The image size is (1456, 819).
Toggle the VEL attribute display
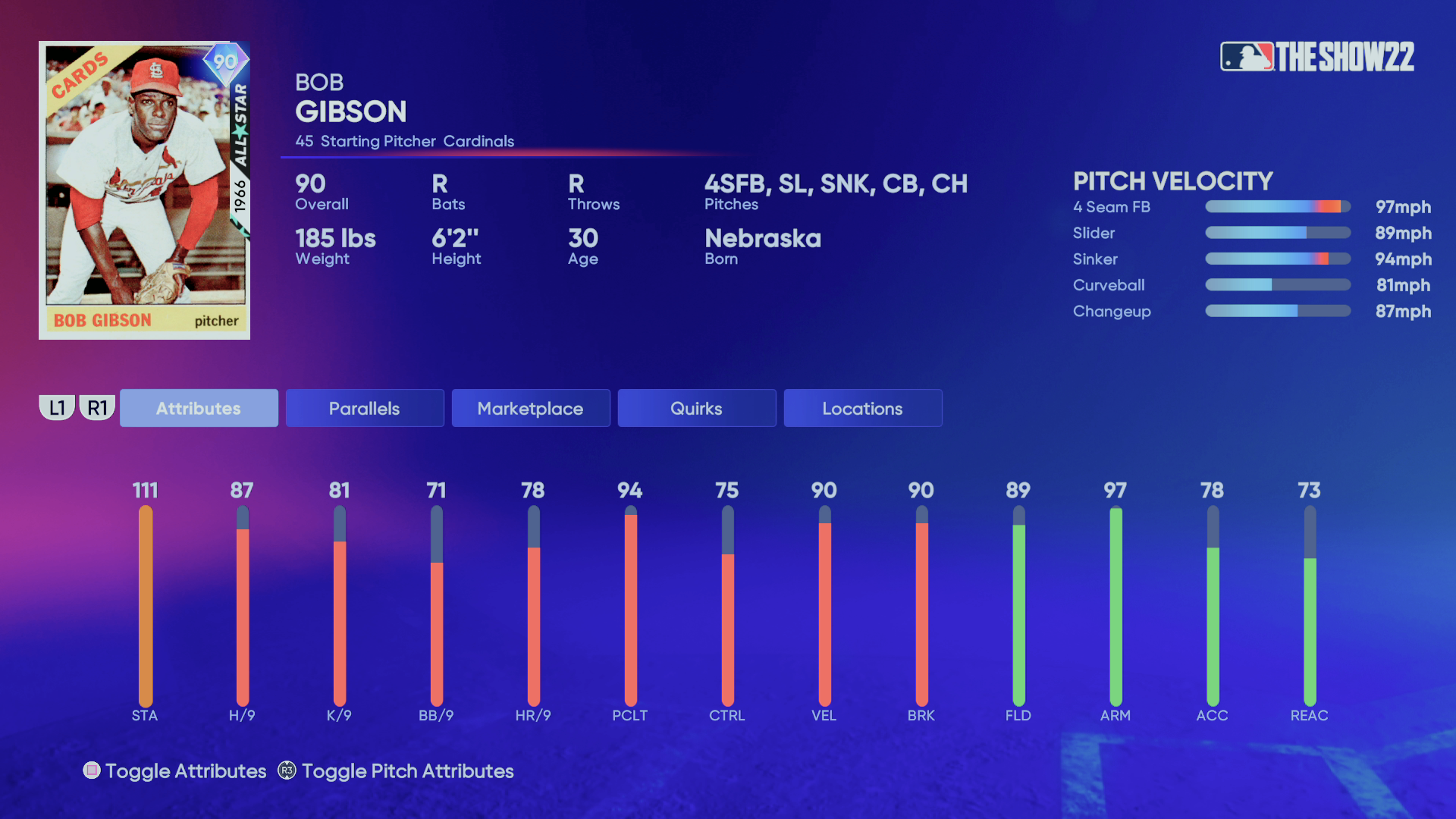(x=824, y=607)
